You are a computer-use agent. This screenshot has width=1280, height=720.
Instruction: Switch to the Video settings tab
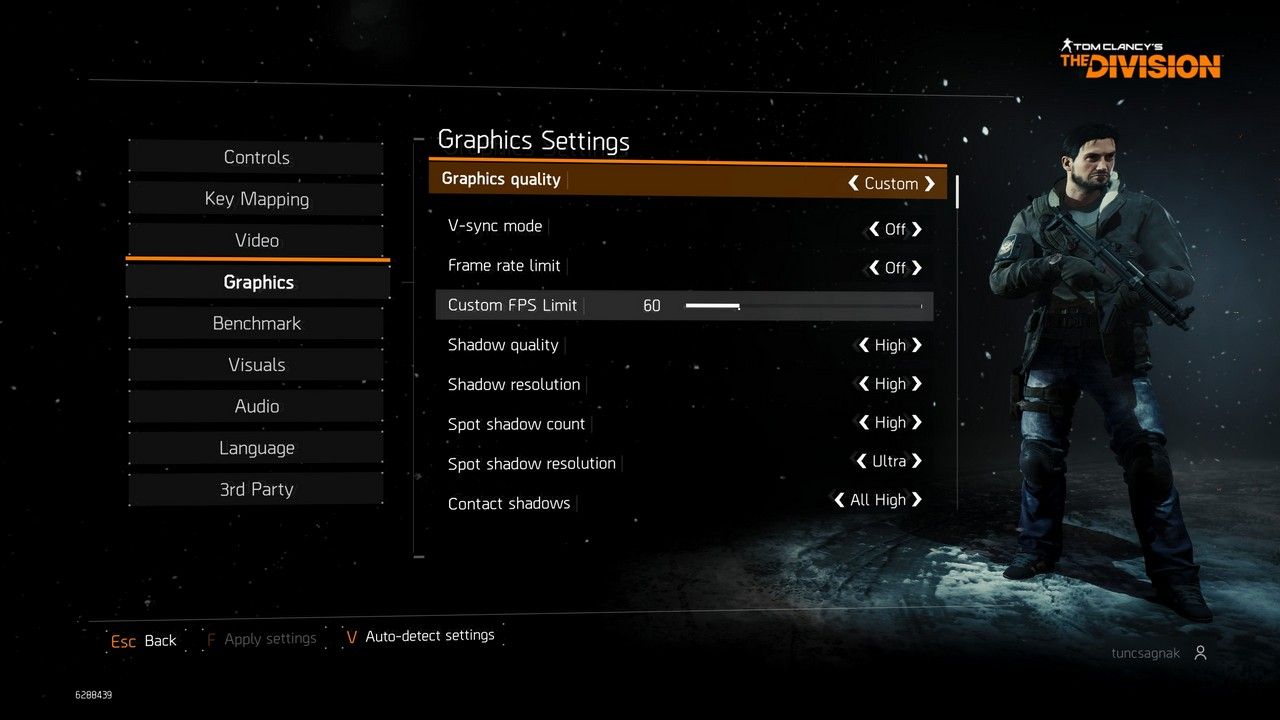(x=256, y=240)
